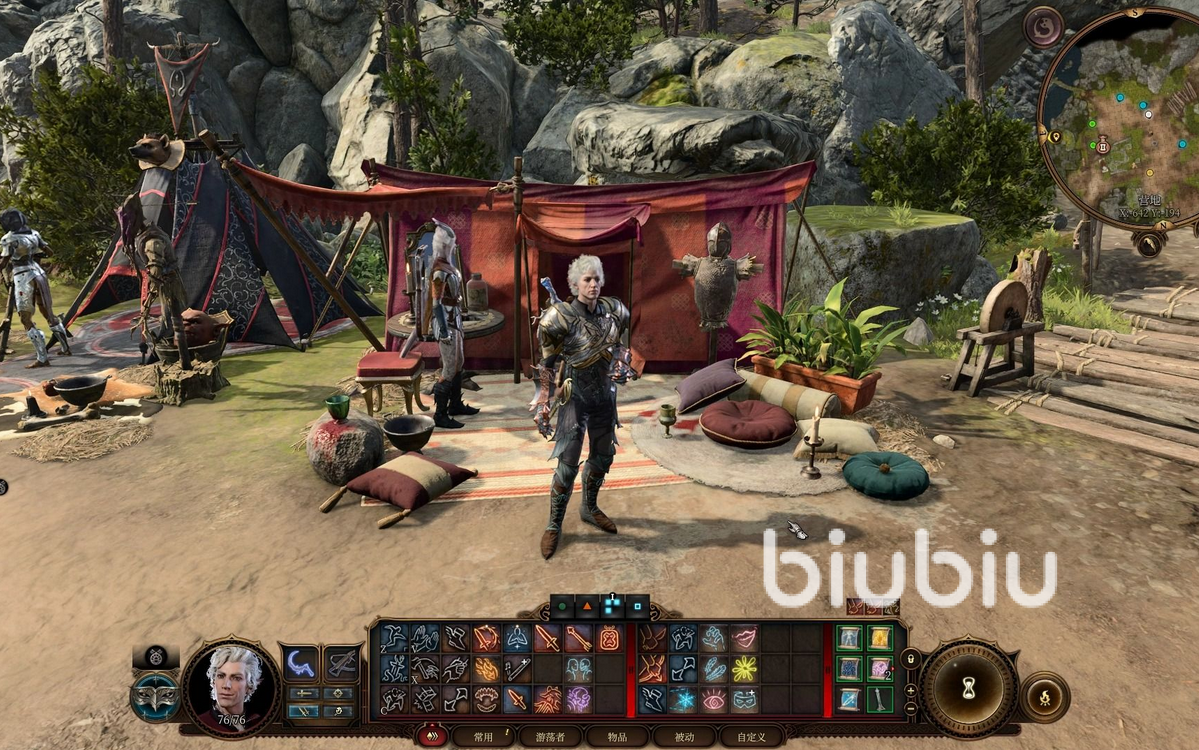Use the yellow flower burst spell icon

pyautogui.click(x=743, y=668)
